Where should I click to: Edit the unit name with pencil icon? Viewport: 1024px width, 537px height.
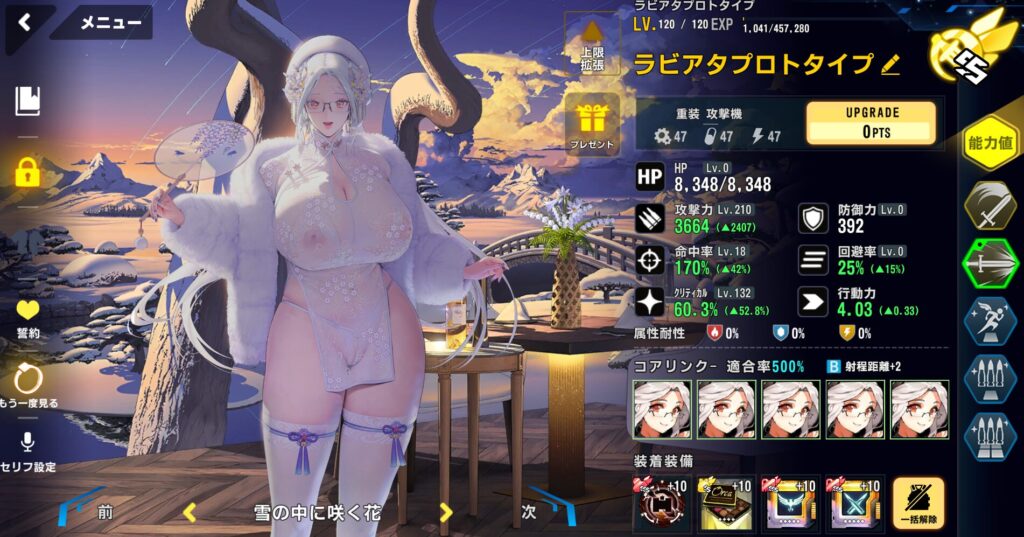pos(890,65)
